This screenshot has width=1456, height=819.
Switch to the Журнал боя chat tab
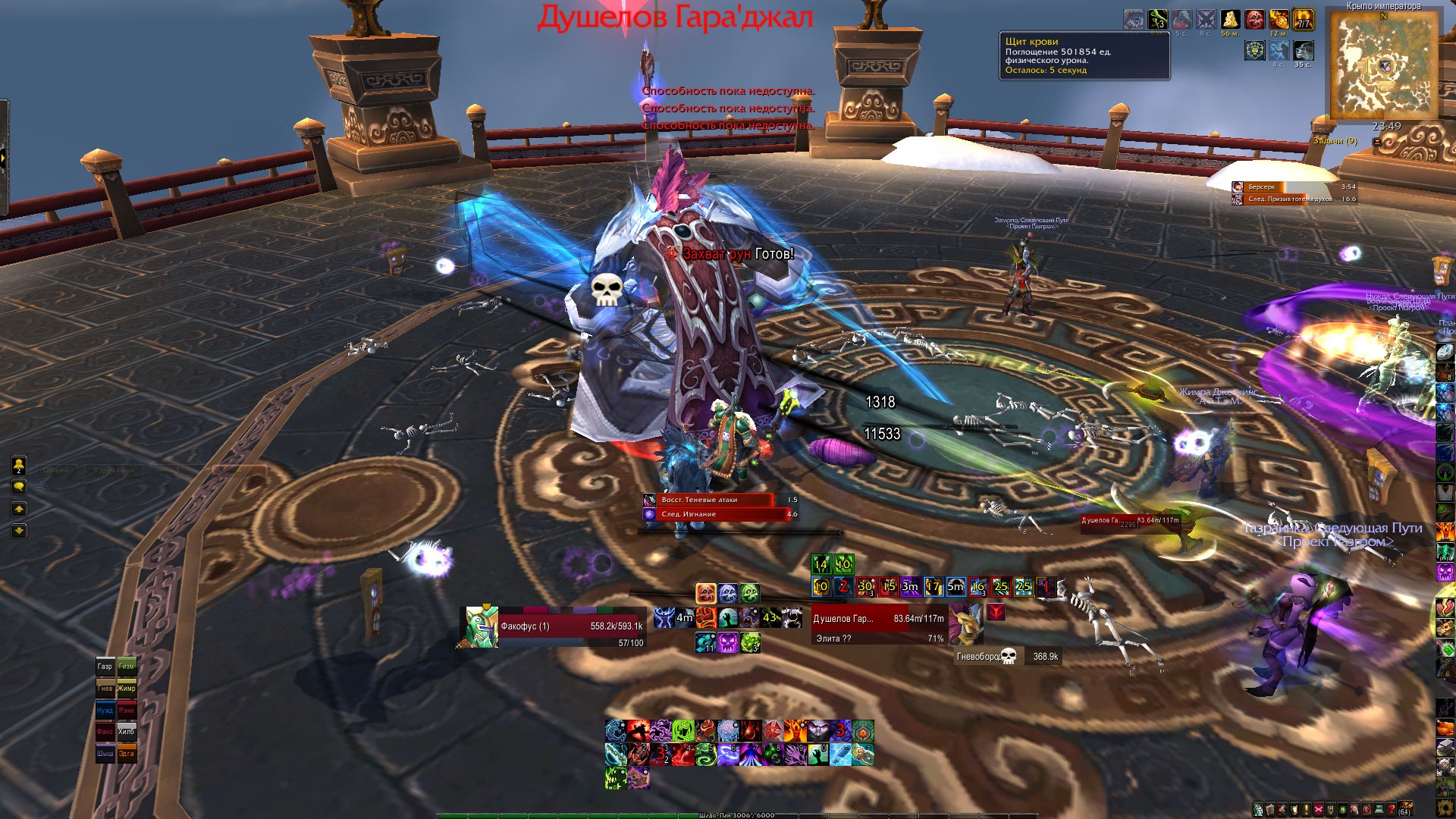(114, 470)
